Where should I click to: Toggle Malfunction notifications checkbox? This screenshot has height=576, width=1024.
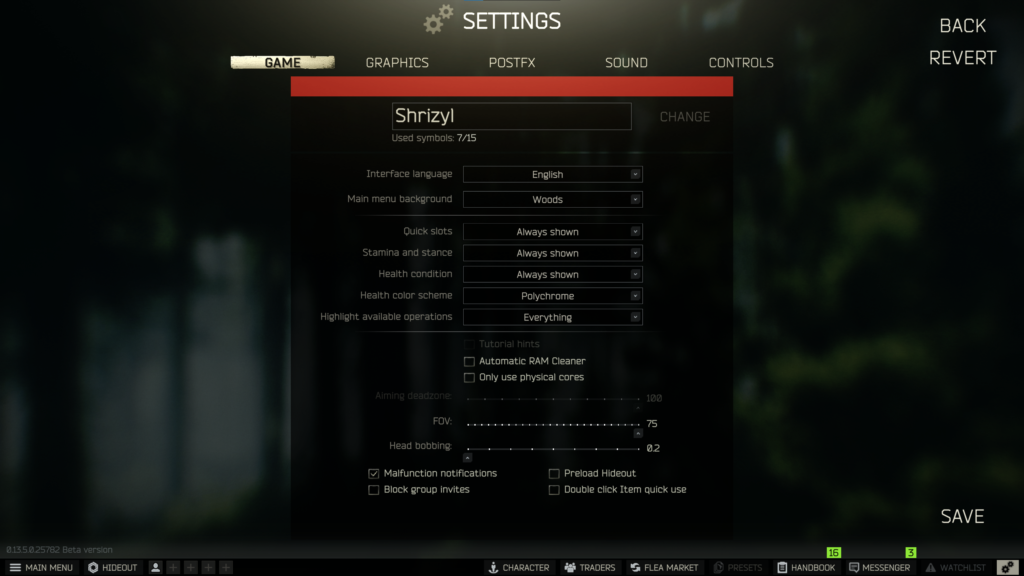[x=374, y=473]
